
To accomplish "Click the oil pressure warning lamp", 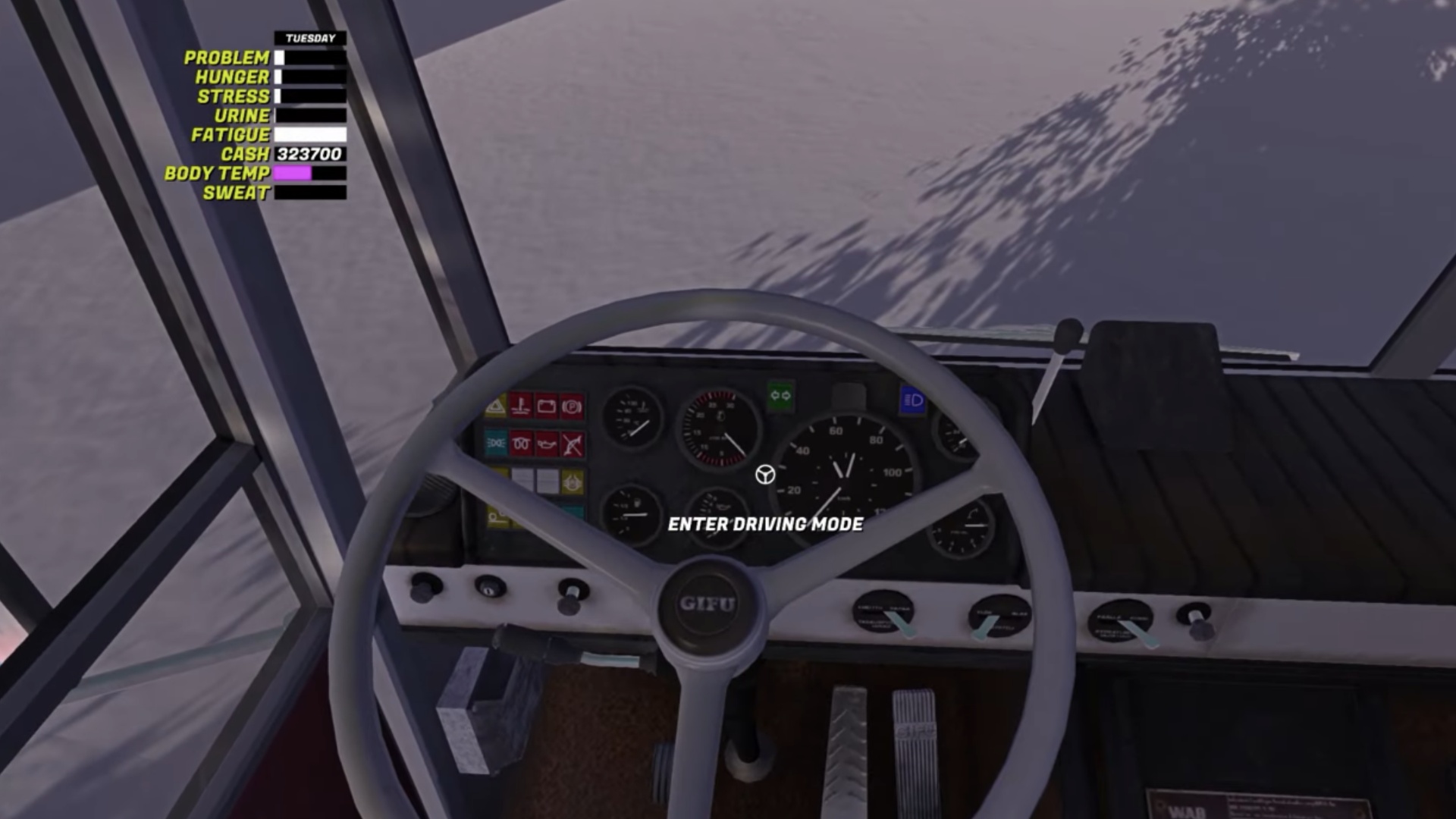I will tap(546, 444).
